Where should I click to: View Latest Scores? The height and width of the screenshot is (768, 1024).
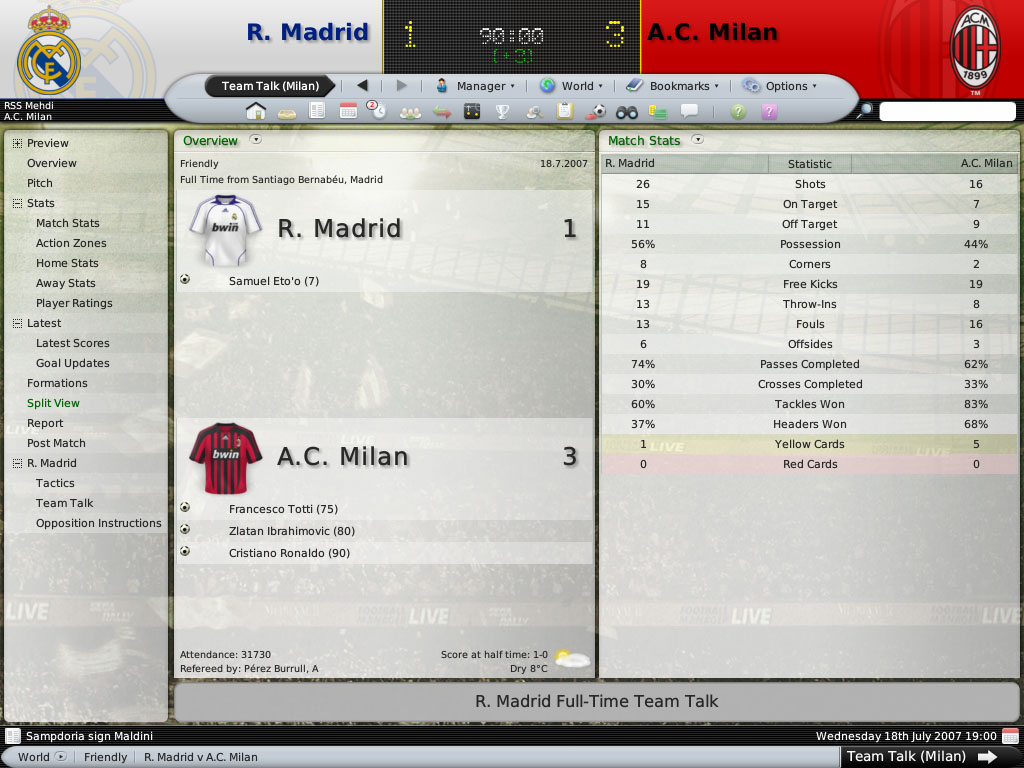[73, 343]
